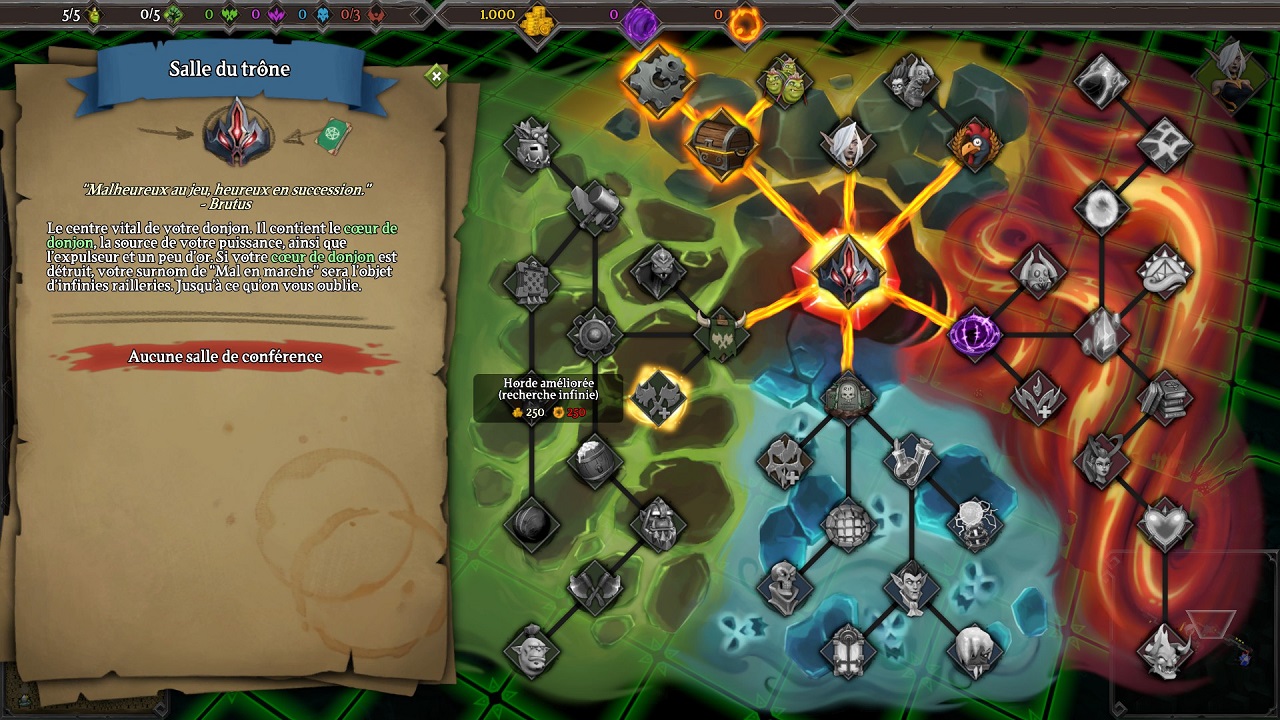Research Horde améliorée crossed axes node
Screen dimensions: 1280x720
click(x=658, y=397)
